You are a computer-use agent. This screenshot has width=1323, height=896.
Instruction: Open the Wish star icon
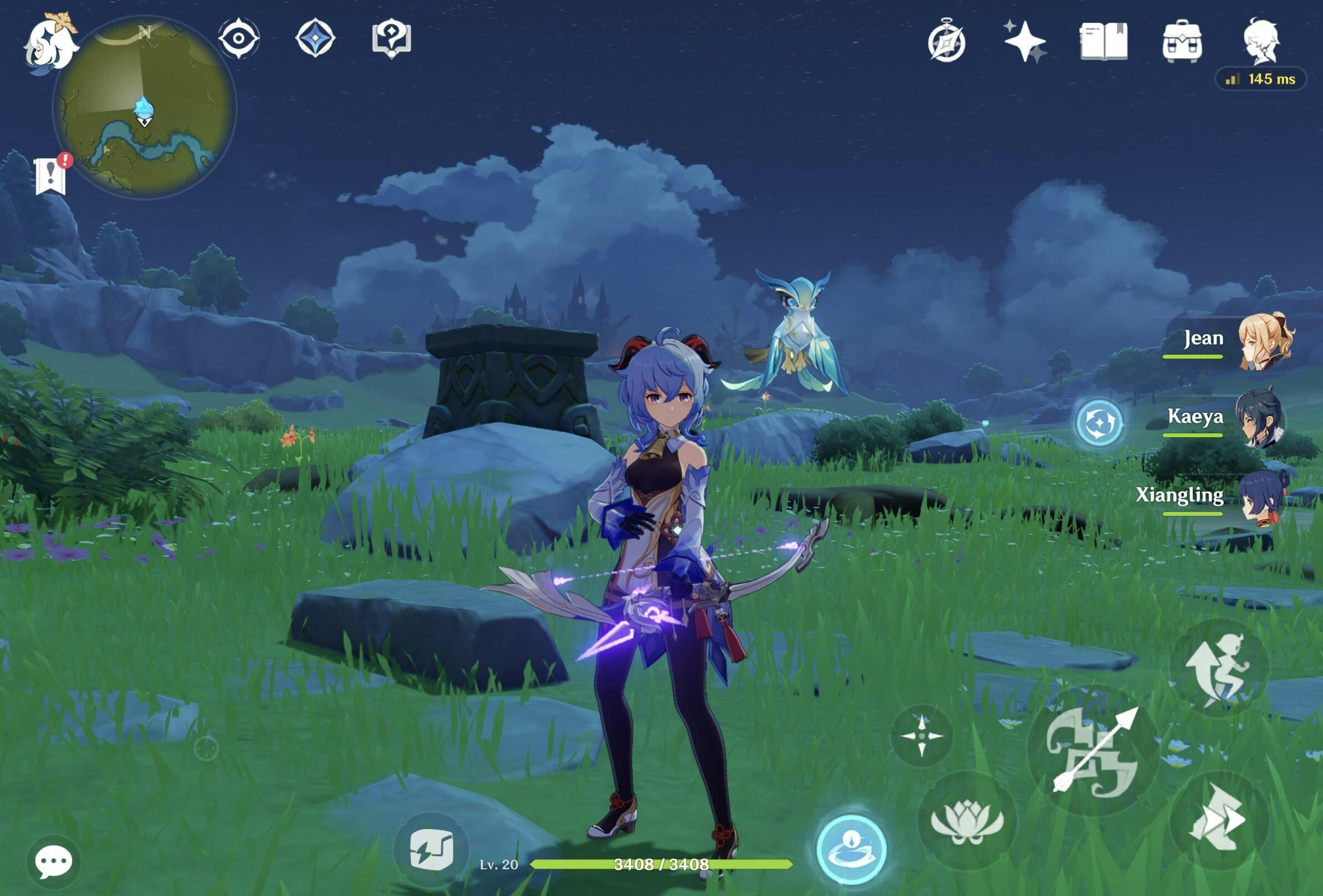point(1025,41)
